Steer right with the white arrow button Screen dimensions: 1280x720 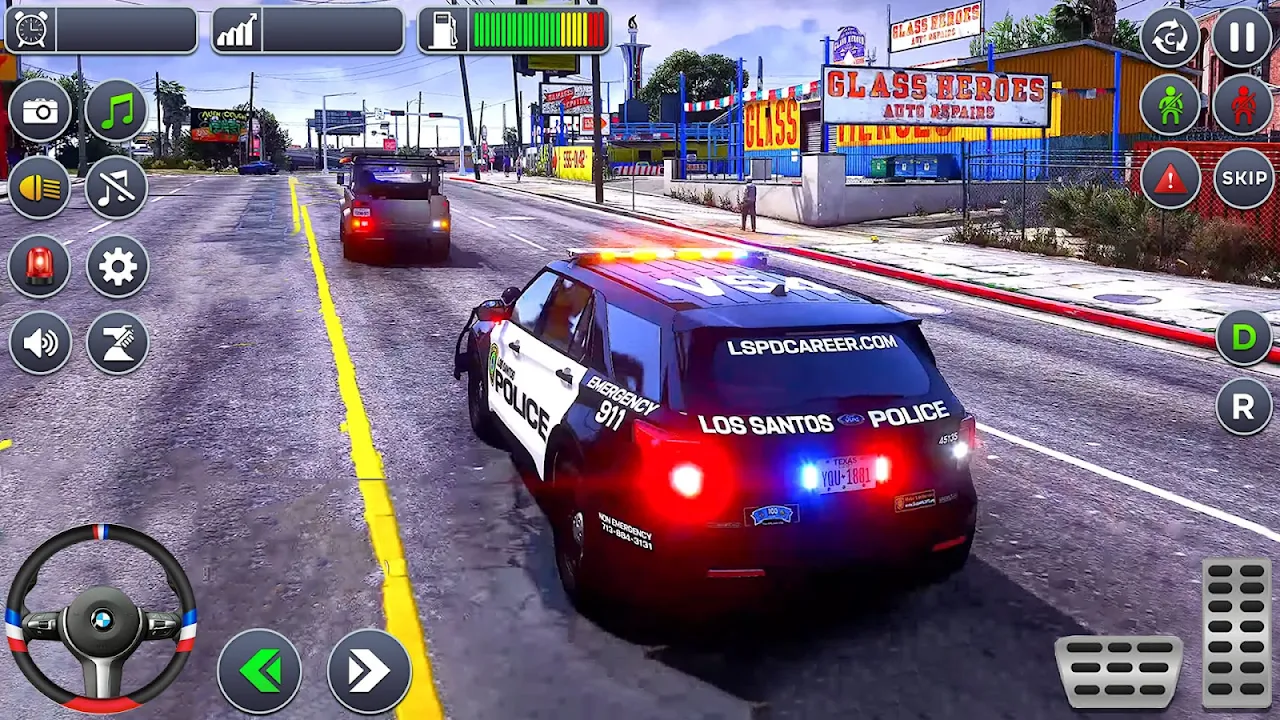(369, 671)
